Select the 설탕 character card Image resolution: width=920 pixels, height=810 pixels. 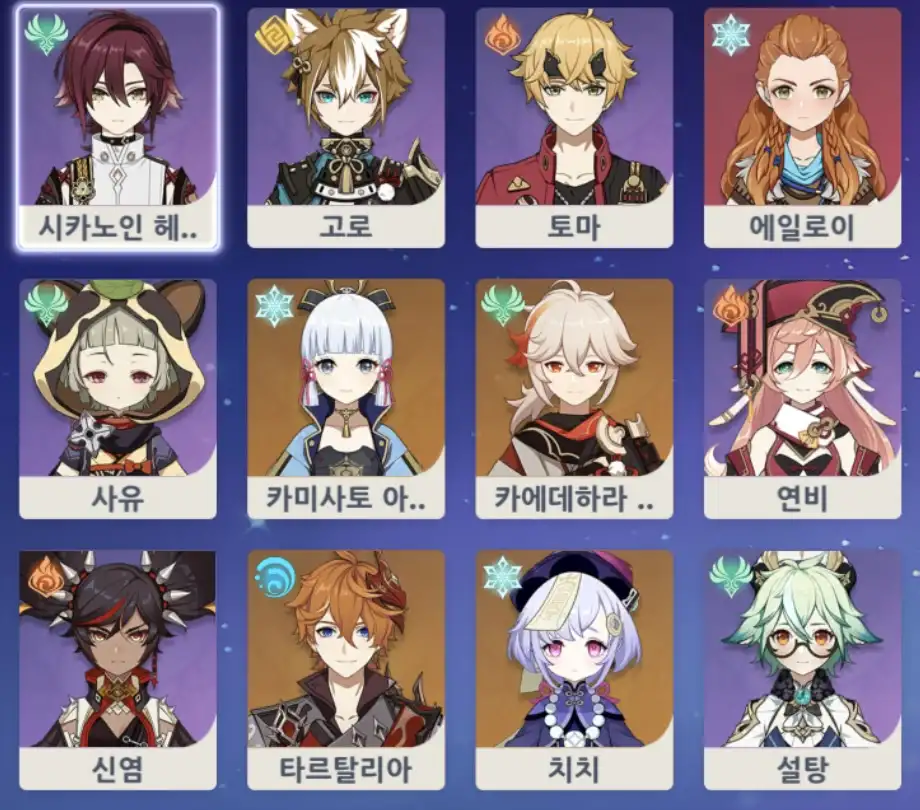[x=802, y=668]
